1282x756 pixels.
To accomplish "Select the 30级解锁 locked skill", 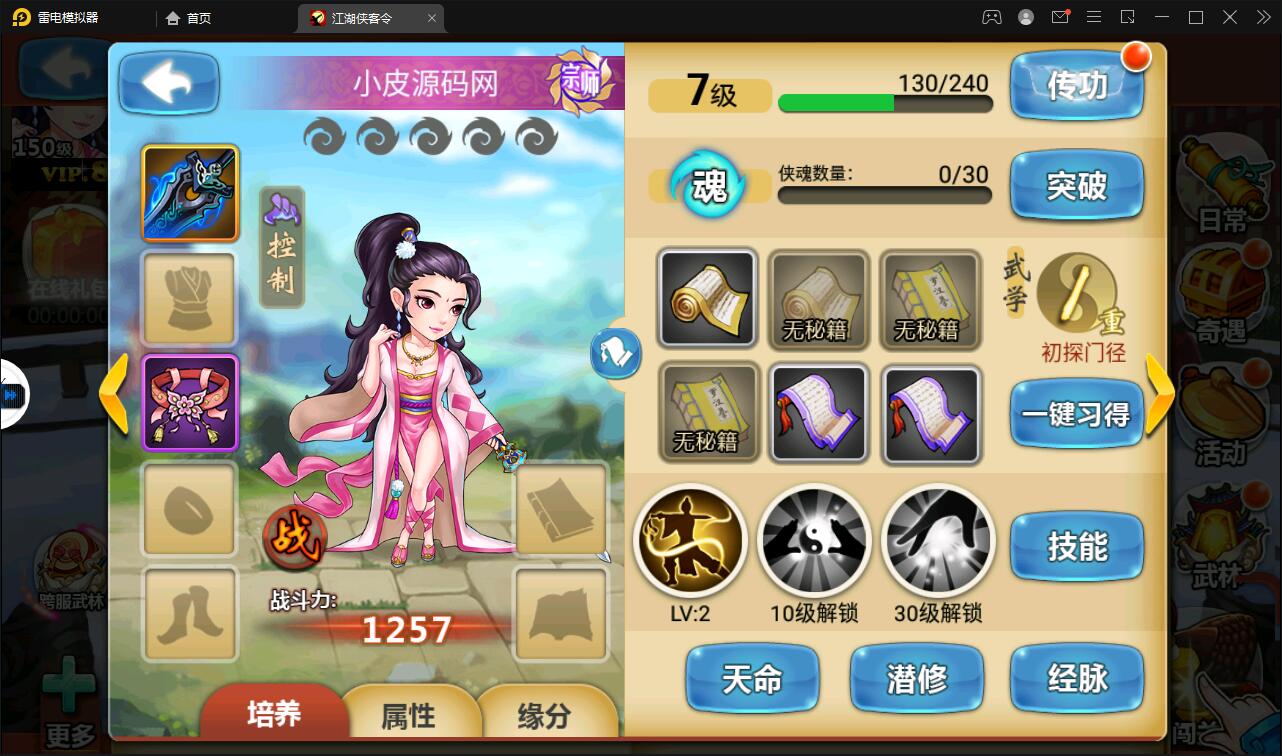I will 937,540.
